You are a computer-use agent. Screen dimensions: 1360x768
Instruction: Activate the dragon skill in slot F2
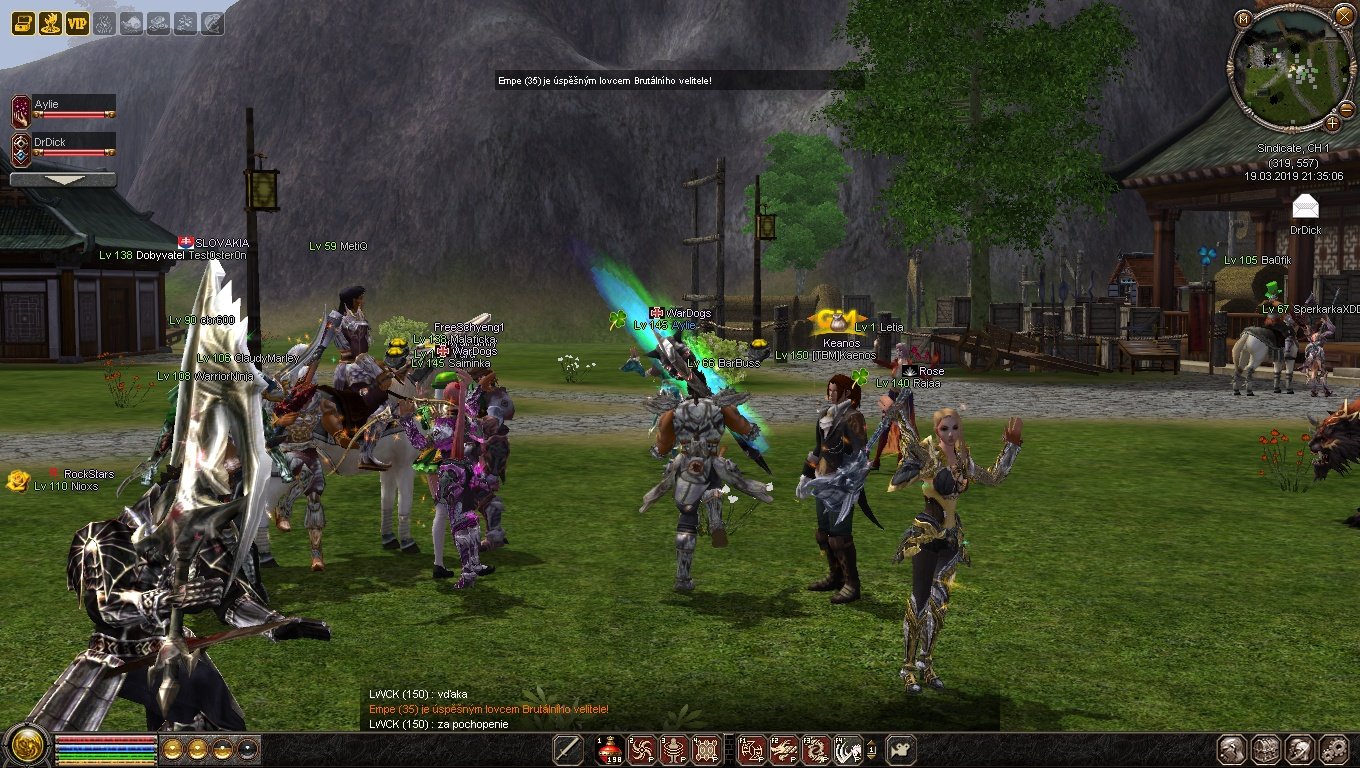pos(785,749)
